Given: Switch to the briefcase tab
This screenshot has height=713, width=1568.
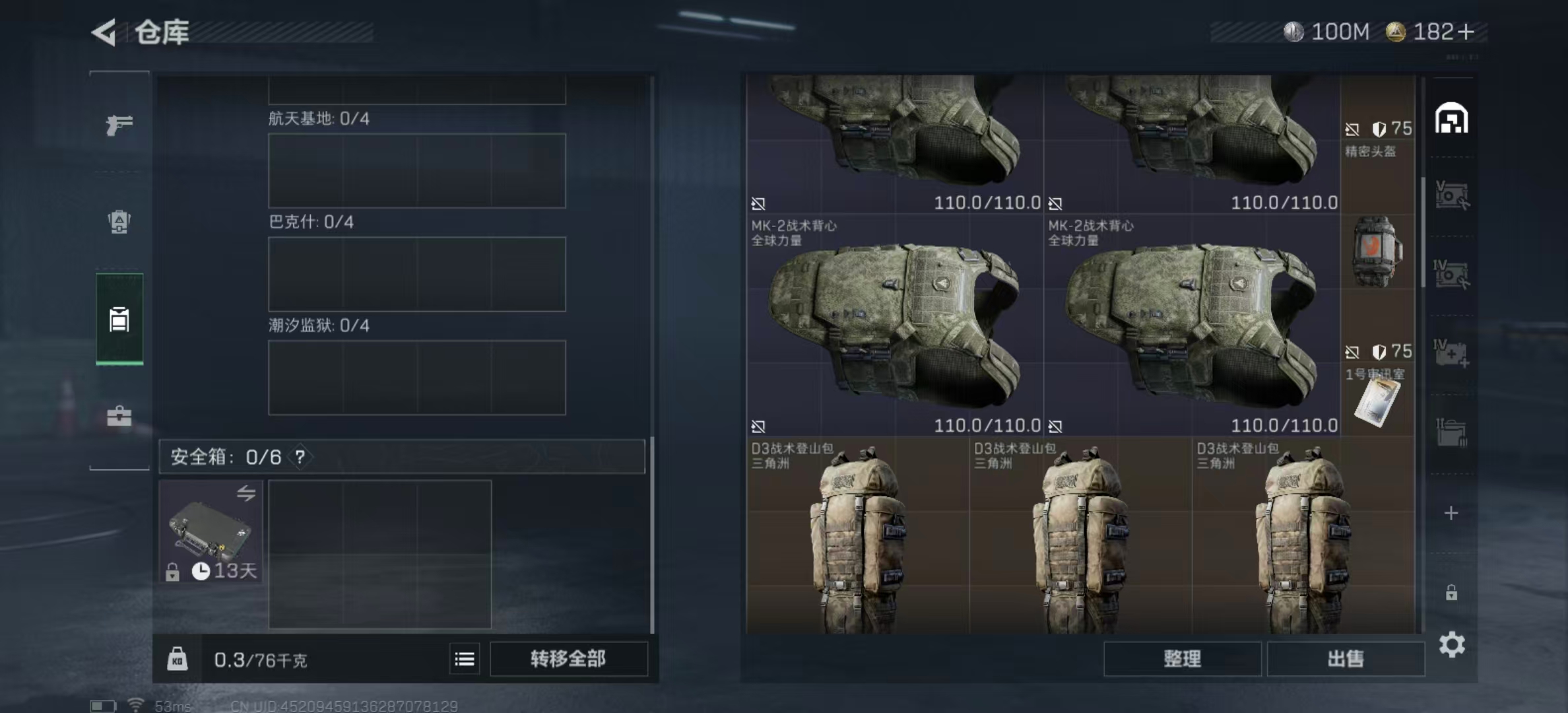Looking at the screenshot, I should click(119, 416).
